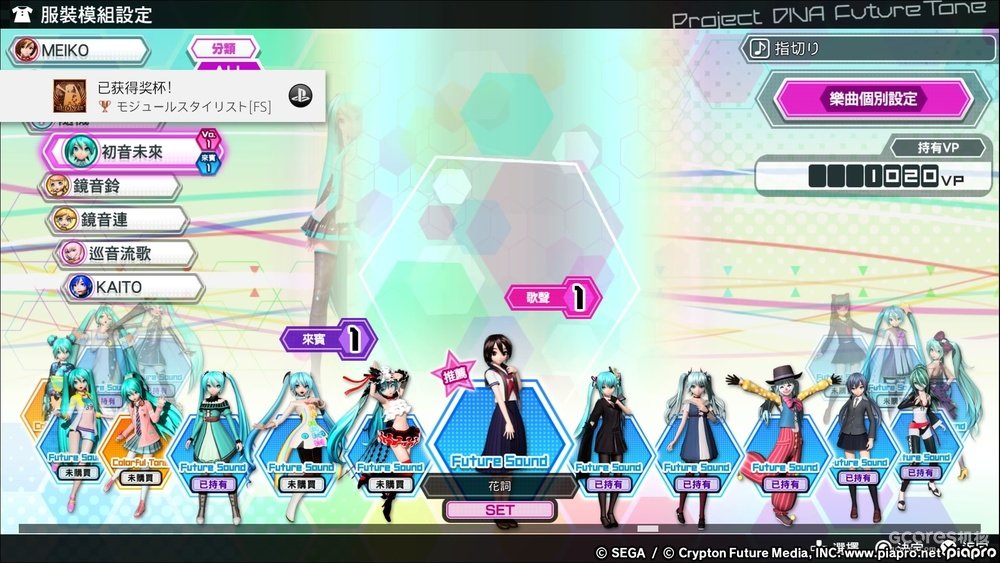1000x563 pixels.
Task: Open the trophy earned notification
Action: pyautogui.click(x=165, y=96)
